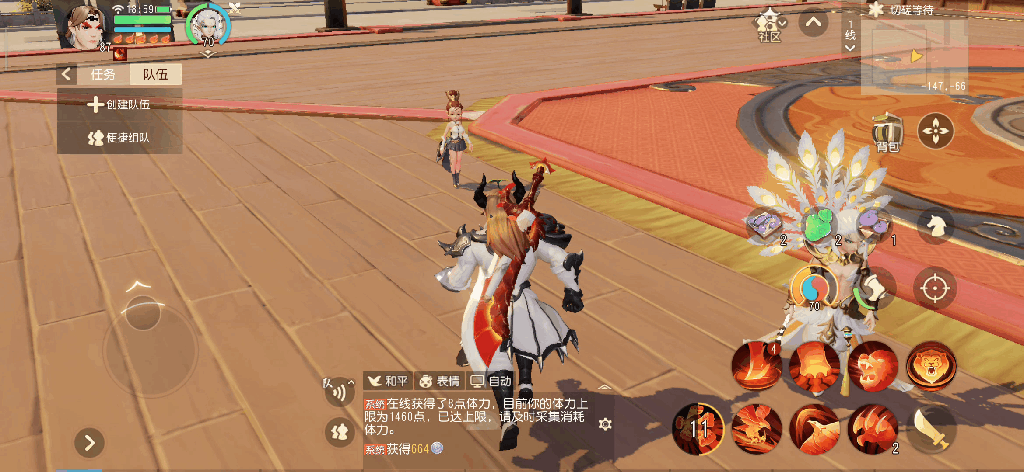1024x472 pixels.
Task: Open the 表情 emote menu
Action: (x=439, y=381)
